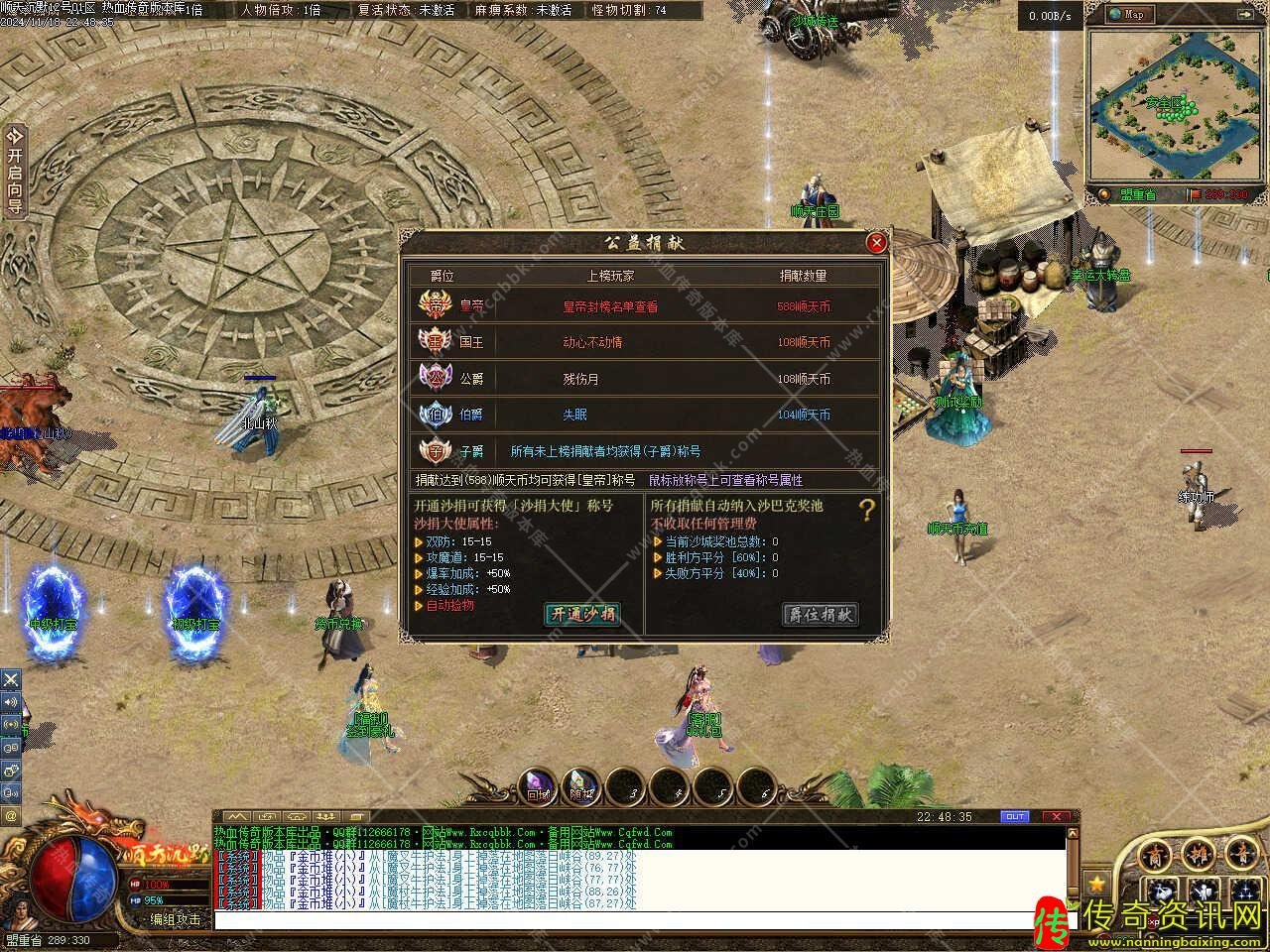
Task: View the 皇帝封榜名单查看 list
Action: (x=609, y=306)
